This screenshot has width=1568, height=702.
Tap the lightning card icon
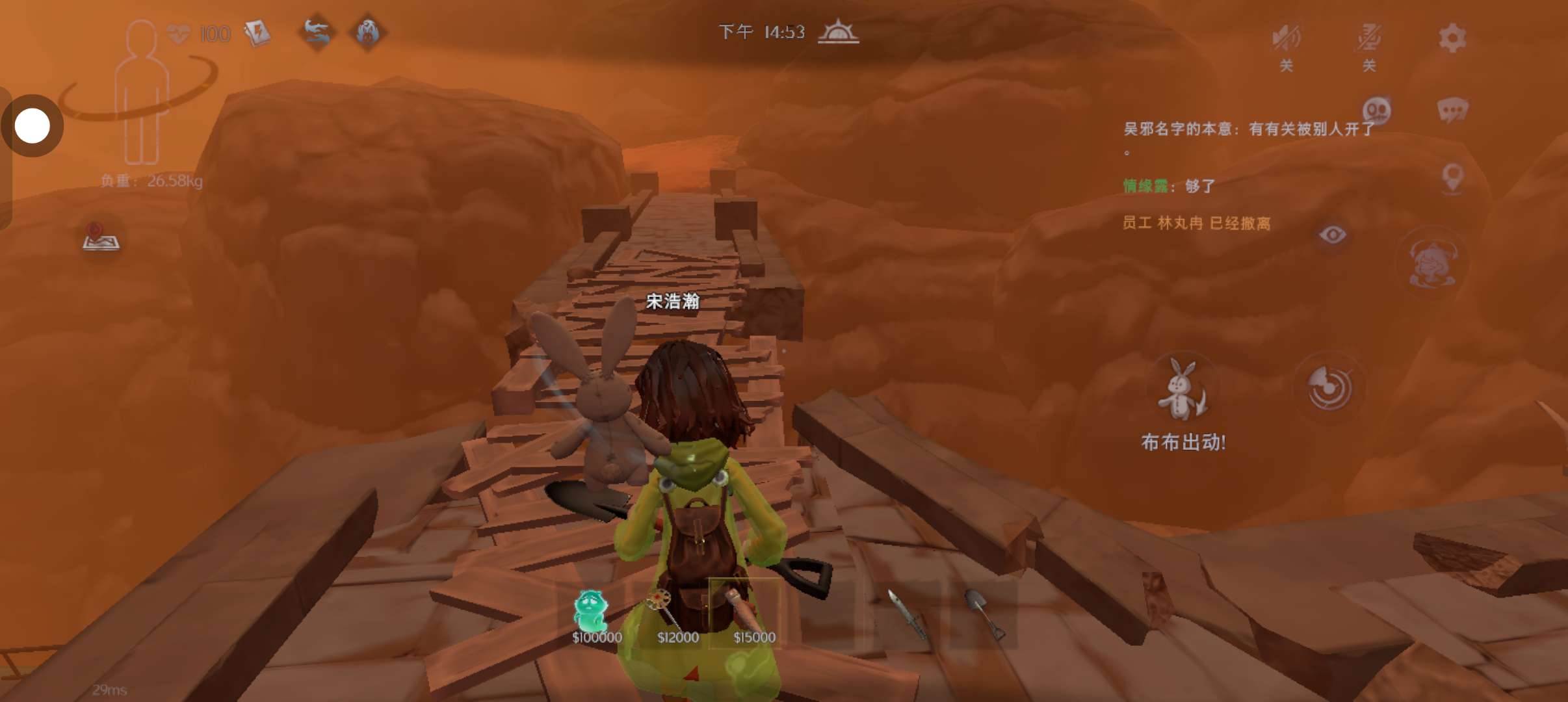click(x=257, y=32)
